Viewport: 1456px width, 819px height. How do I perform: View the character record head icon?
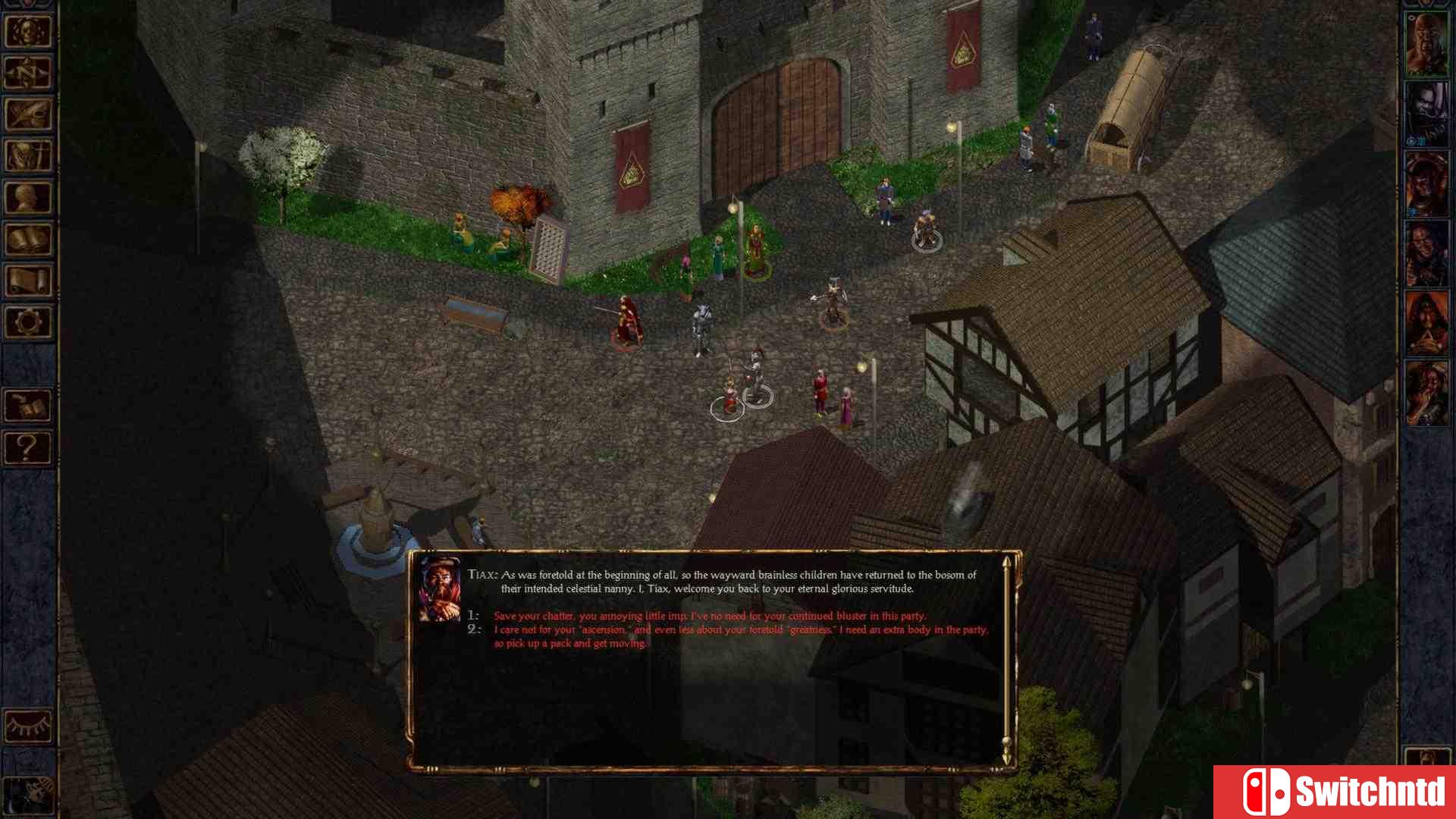[28, 199]
